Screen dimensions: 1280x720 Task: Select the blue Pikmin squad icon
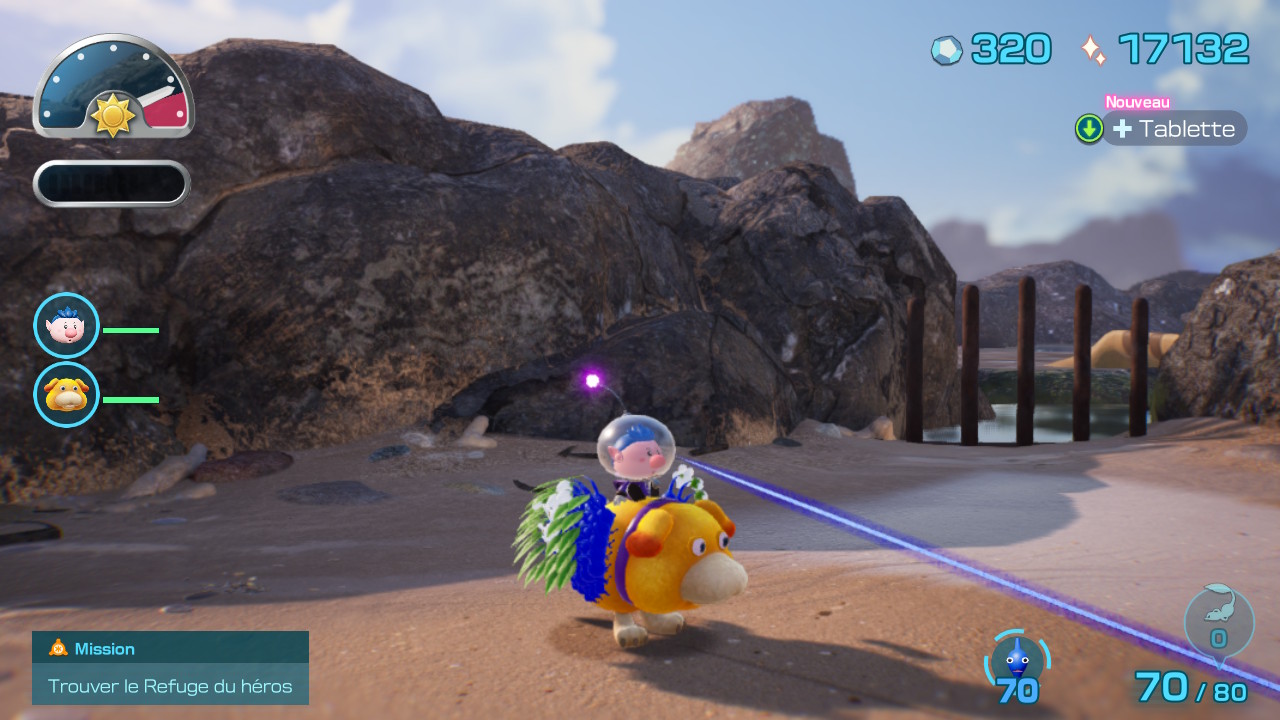point(1017,659)
